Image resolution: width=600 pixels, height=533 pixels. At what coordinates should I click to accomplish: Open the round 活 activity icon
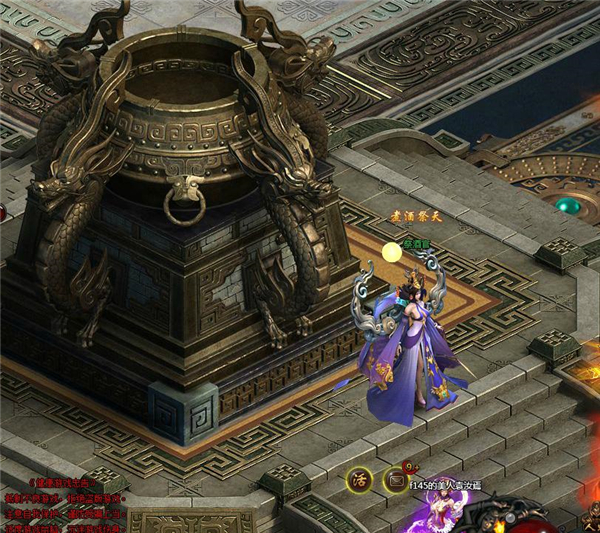pyautogui.click(x=359, y=479)
